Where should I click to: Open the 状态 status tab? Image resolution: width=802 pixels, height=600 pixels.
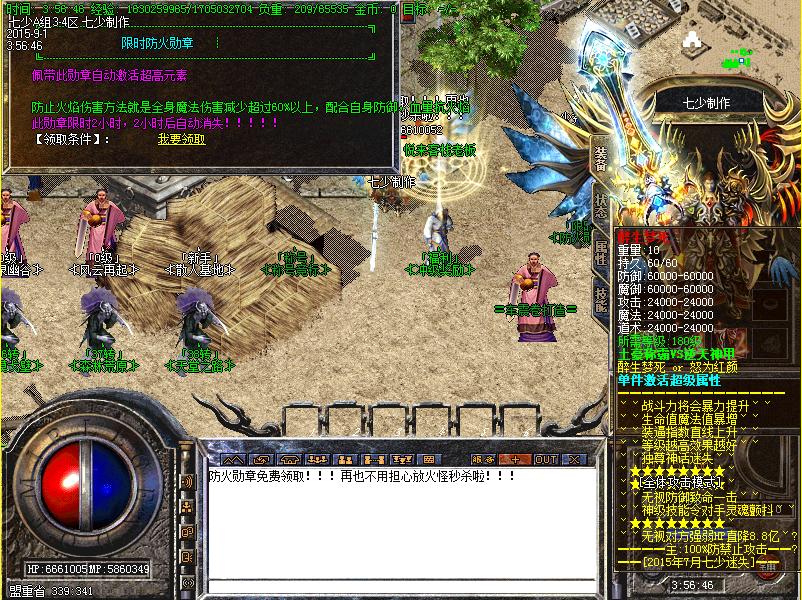601,203
